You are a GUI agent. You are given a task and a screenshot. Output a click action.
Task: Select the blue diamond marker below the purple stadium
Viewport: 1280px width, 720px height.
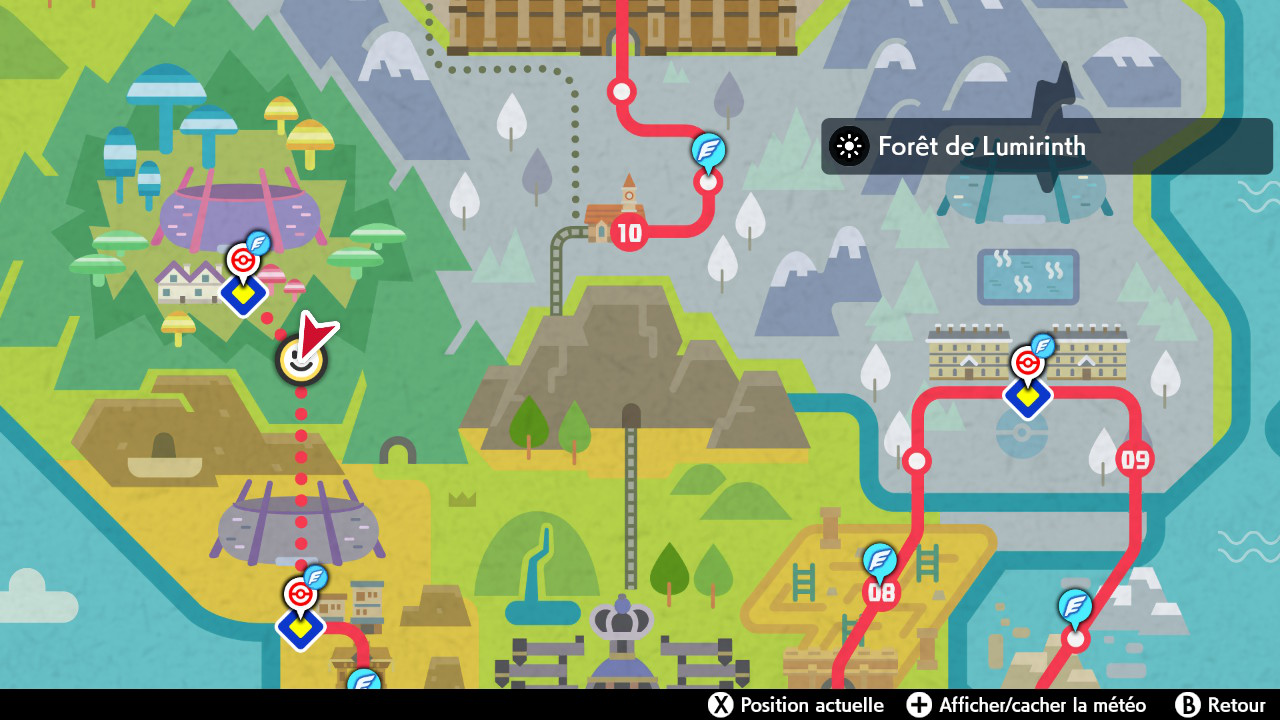pos(300,627)
